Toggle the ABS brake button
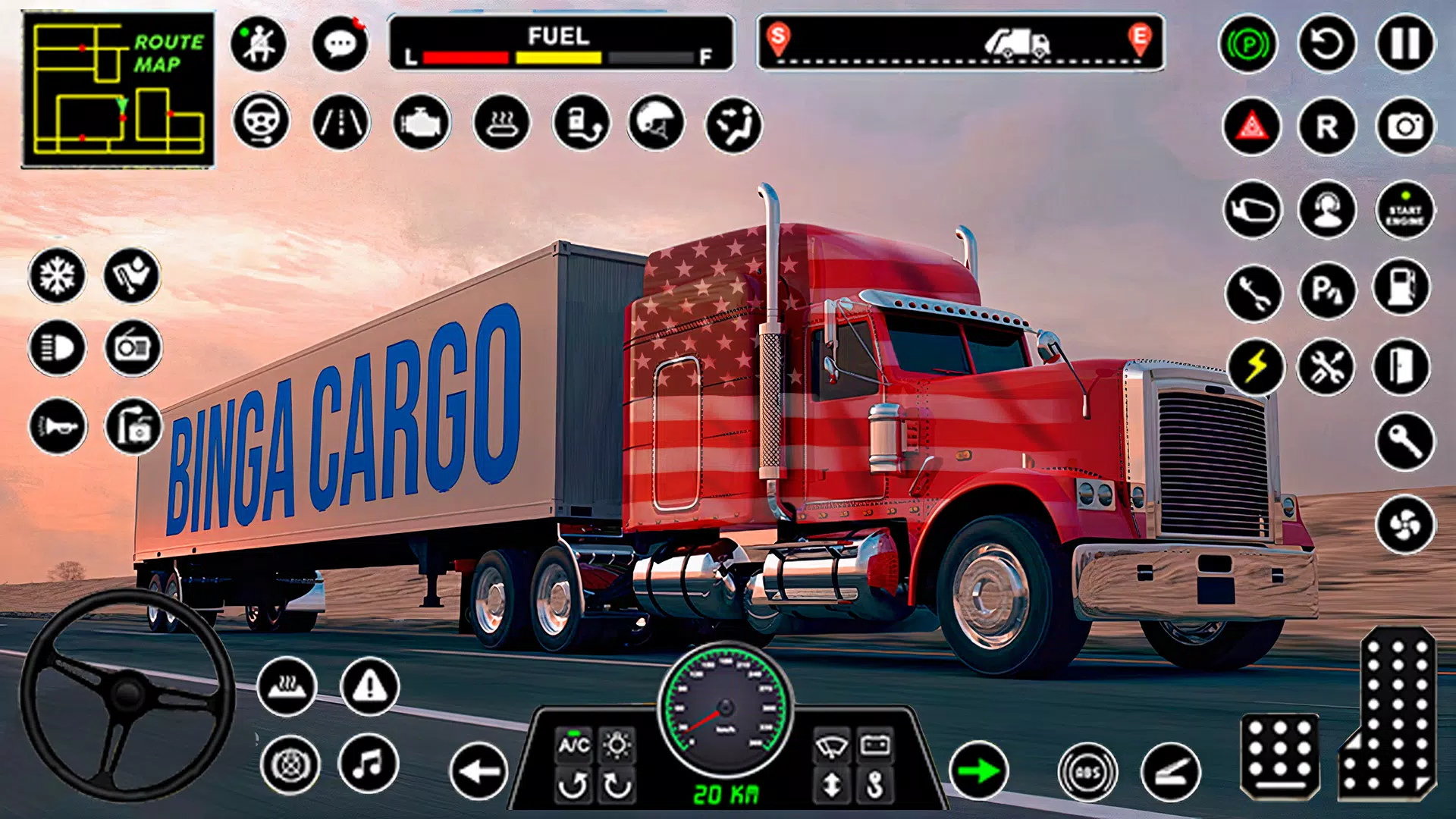This screenshot has height=819, width=1456. click(x=1087, y=772)
